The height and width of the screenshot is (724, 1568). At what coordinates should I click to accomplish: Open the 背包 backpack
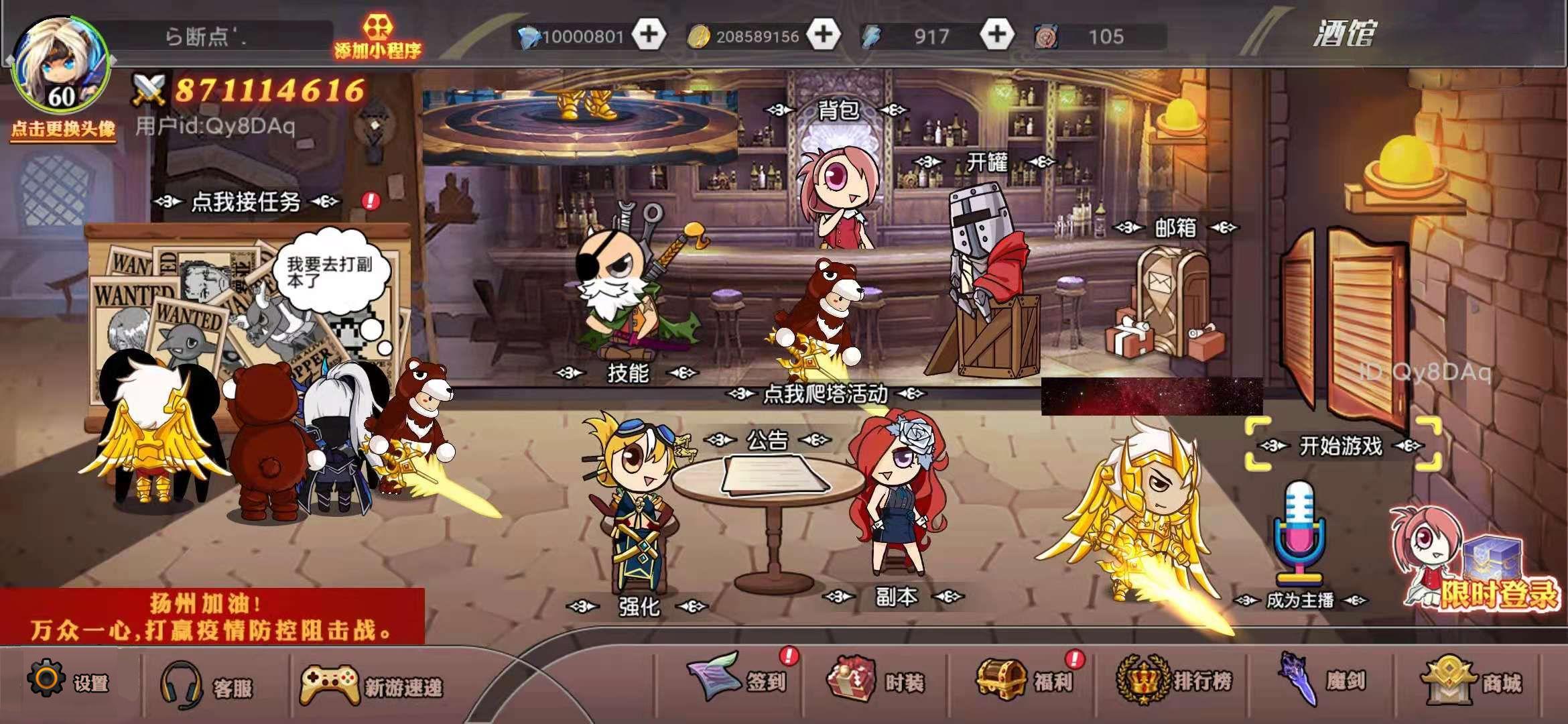click(840, 112)
